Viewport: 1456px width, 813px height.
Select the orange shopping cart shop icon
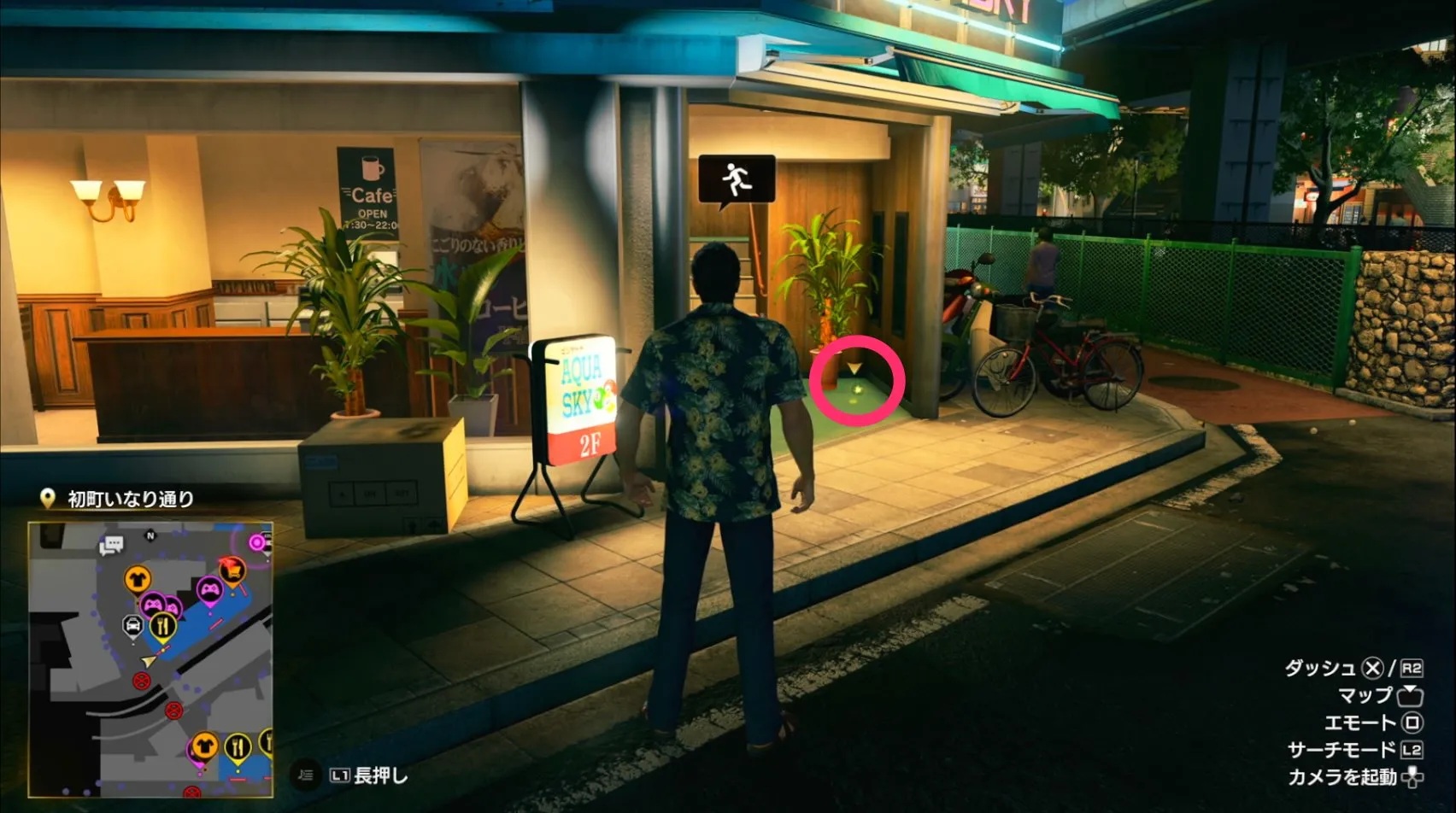(233, 570)
